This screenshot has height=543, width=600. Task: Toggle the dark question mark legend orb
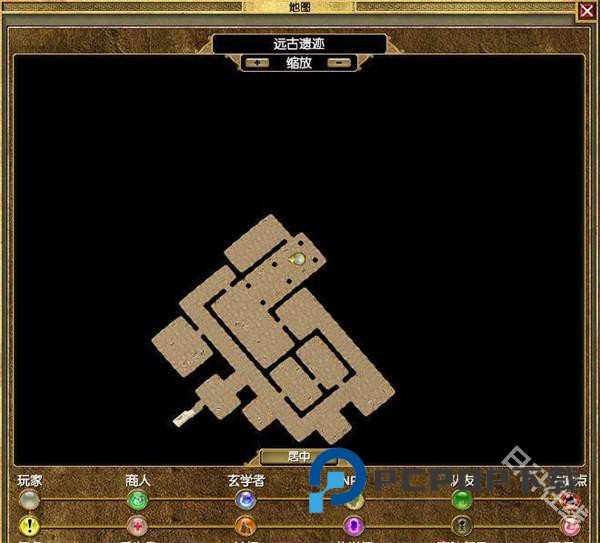coord(461,526)
